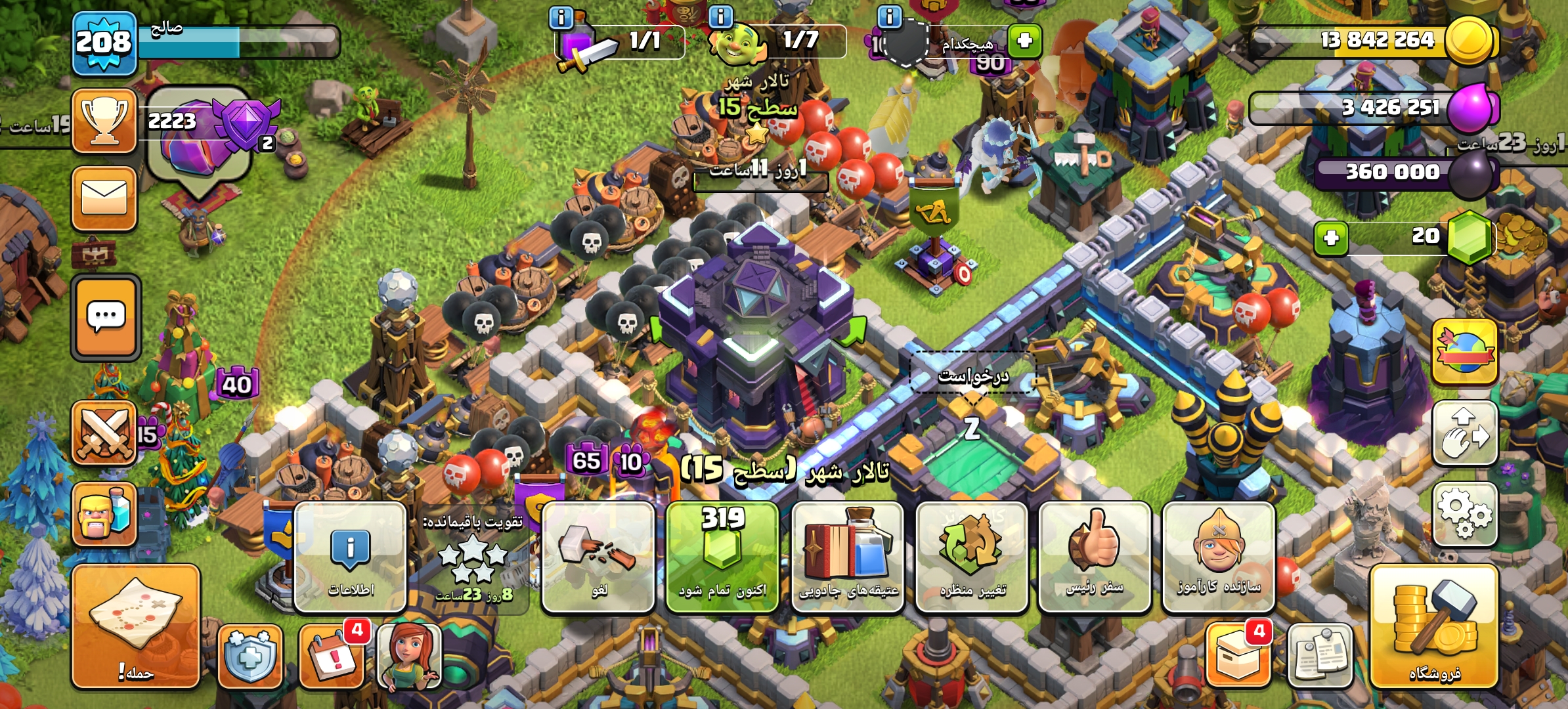Cancel the upgrade with hammer icon

point(598,557)
